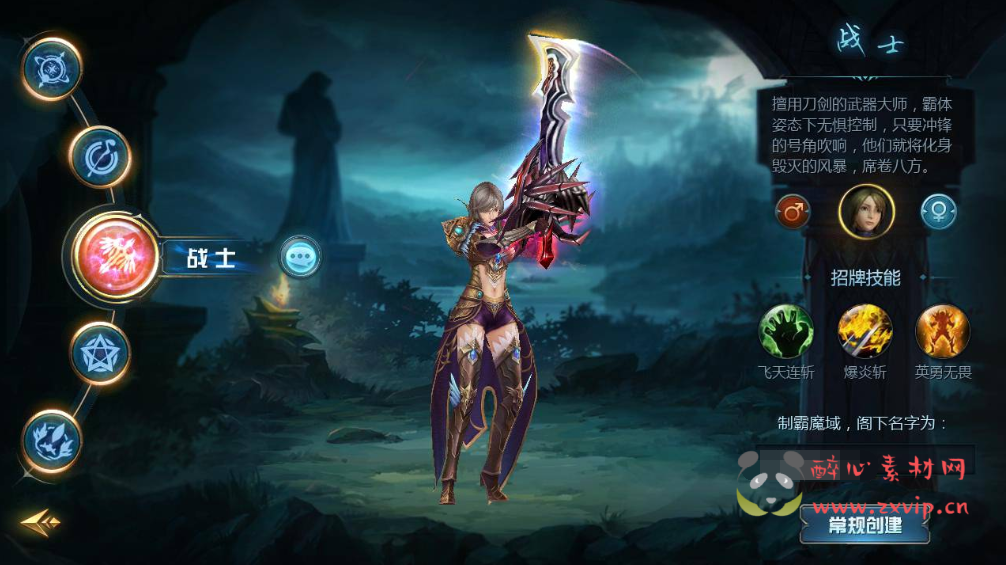The height and width of the screenshot is (565, 1006).
Task: Switch to the female gender symbol
Action: point(939,212)
